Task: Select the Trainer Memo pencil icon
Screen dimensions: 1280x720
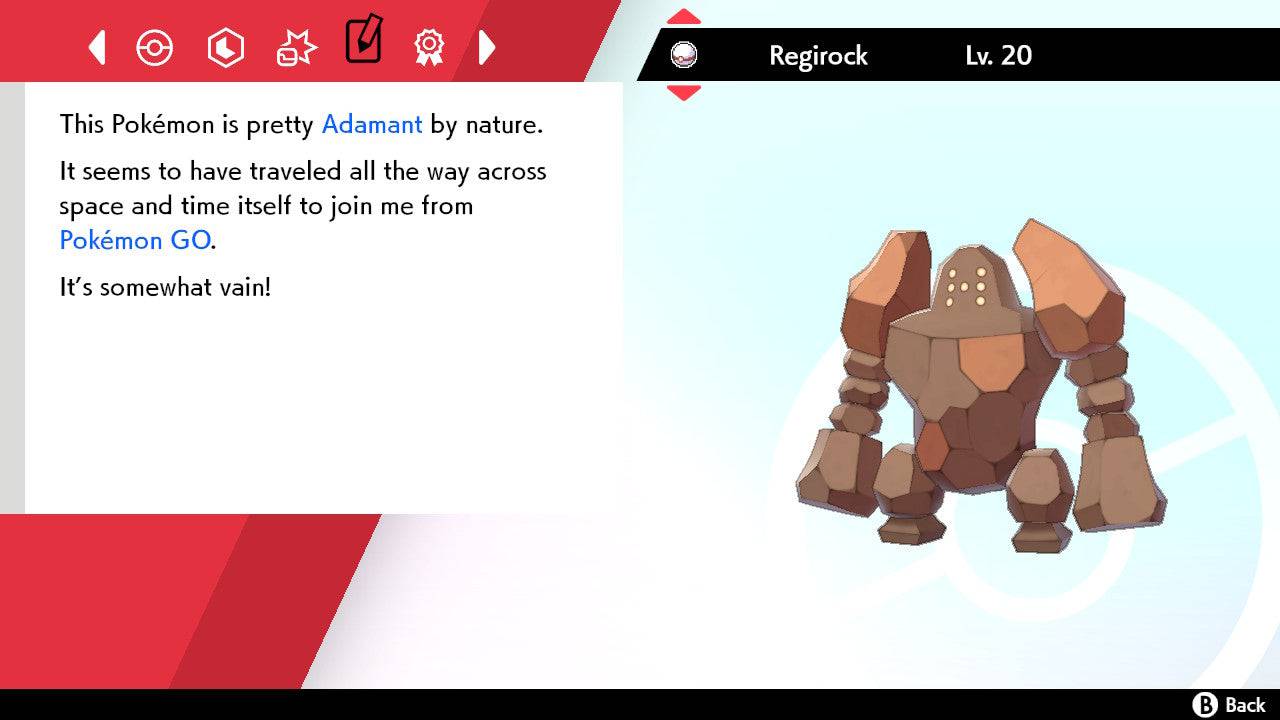Action: tap(364, 43)
